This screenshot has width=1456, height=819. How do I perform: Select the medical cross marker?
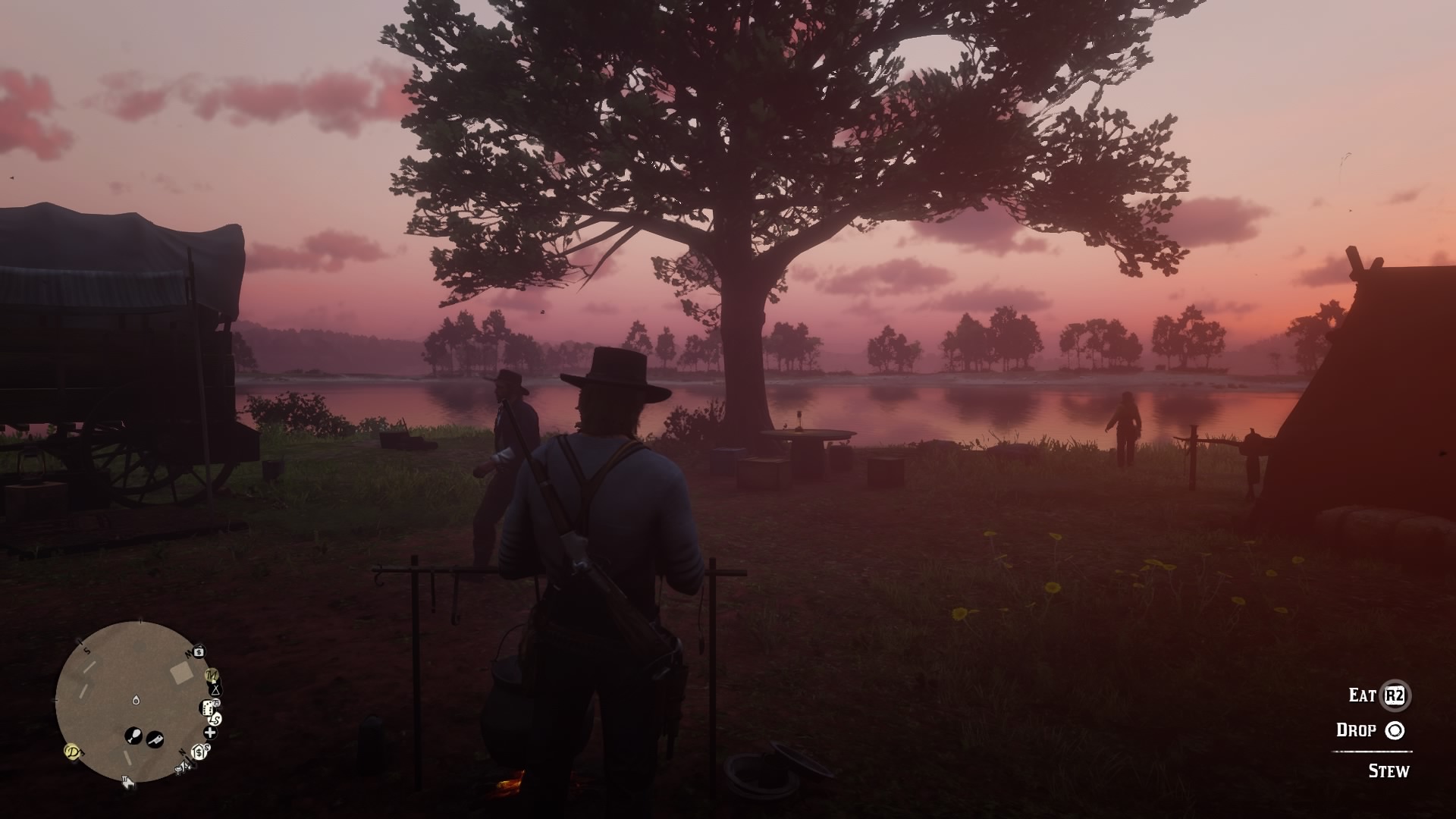pos(210,733)
